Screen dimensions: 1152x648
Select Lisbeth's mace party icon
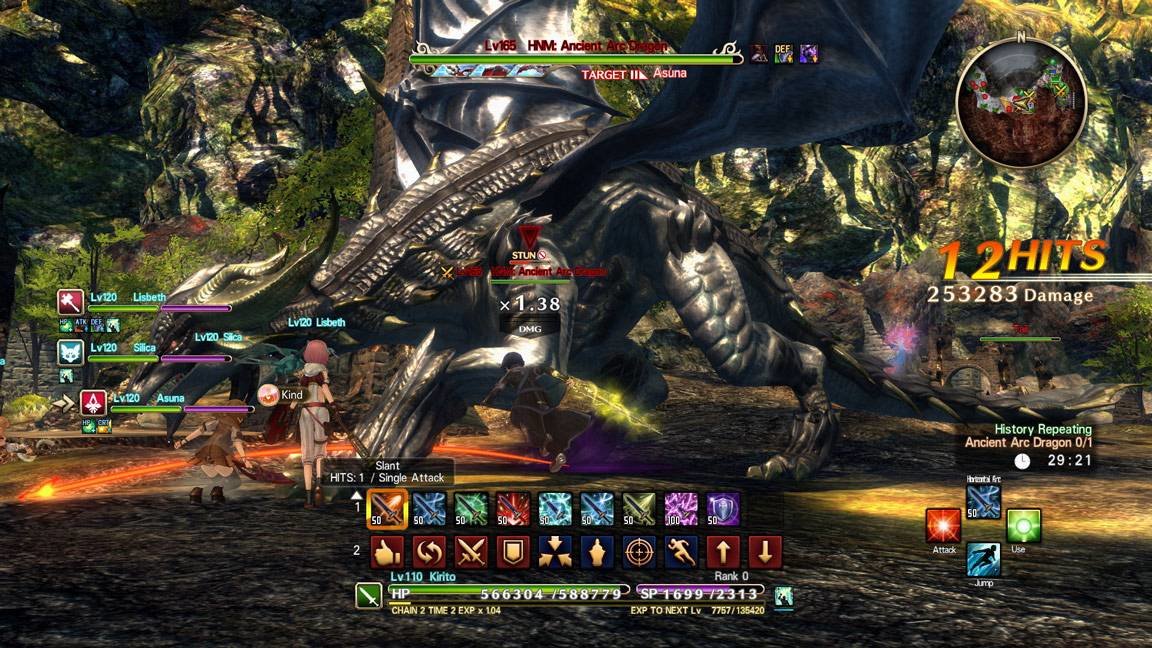[70, 301]
